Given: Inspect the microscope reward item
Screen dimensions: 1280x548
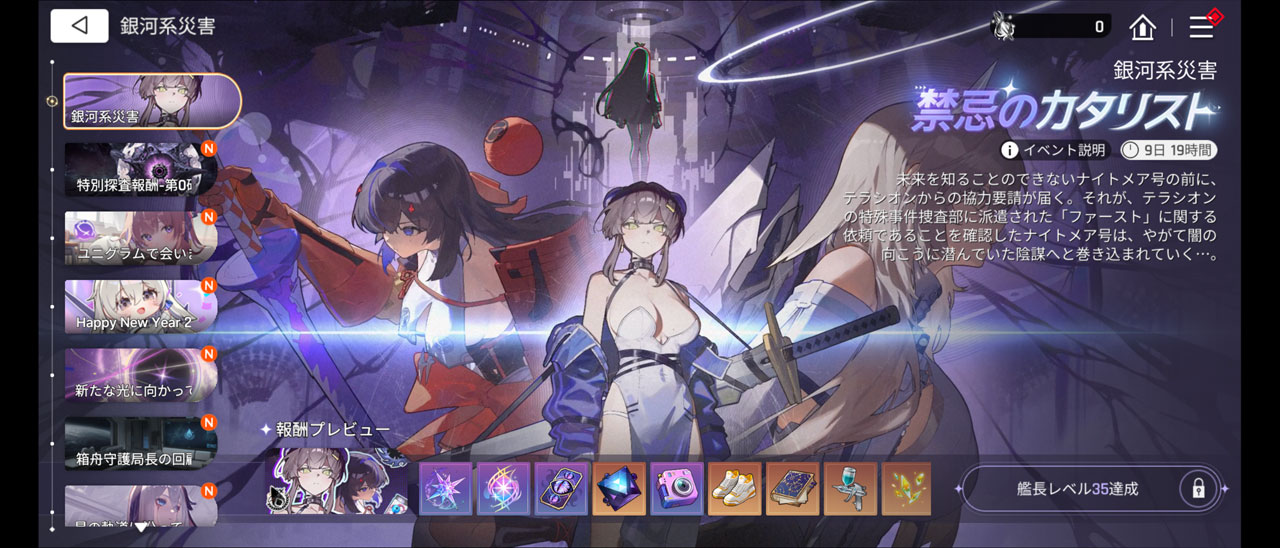Looking at the screenshot, I should [850, 489].
